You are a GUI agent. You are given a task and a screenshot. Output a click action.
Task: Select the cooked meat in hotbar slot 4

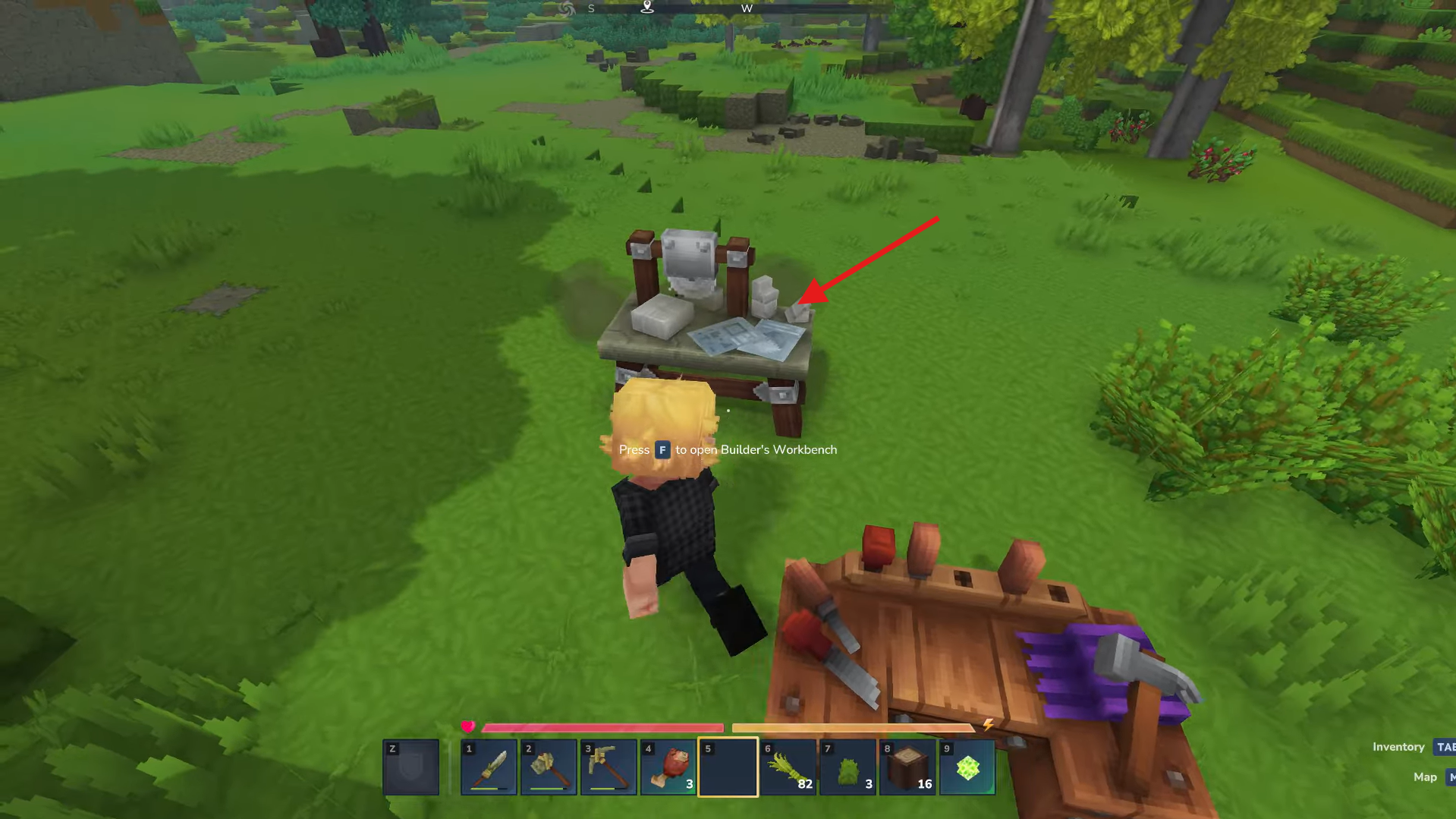(x=667, y=767)
